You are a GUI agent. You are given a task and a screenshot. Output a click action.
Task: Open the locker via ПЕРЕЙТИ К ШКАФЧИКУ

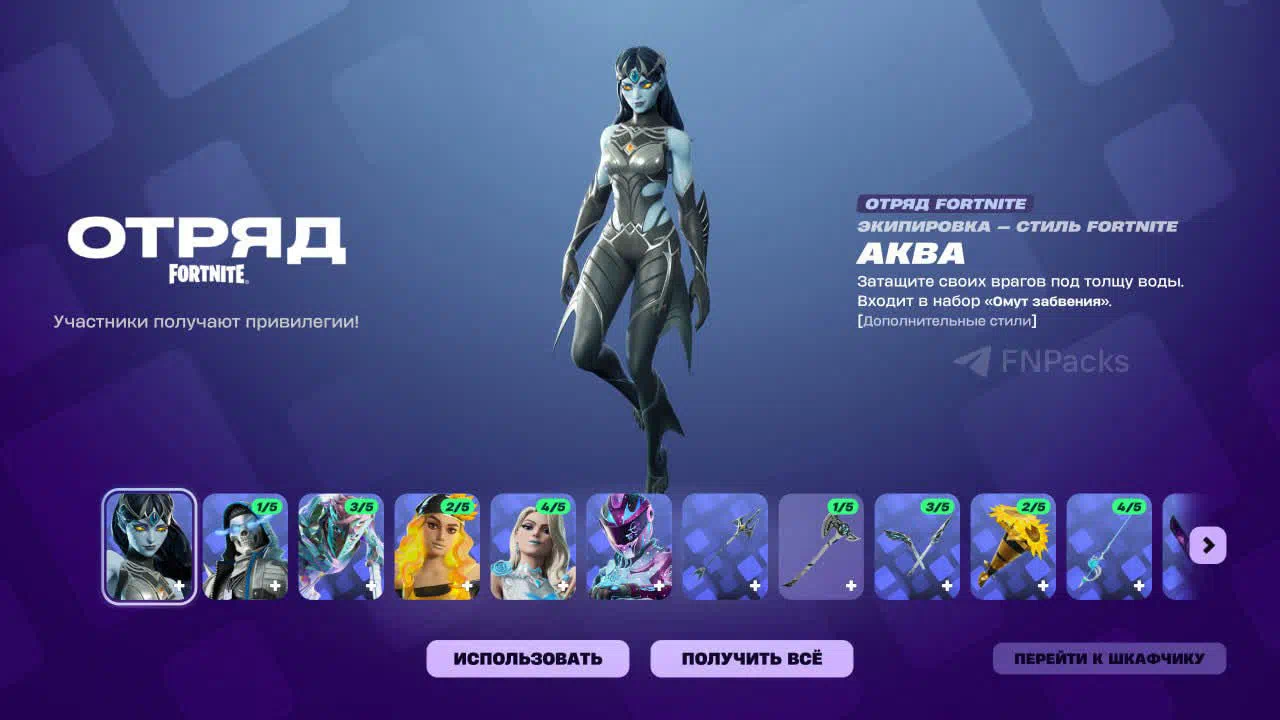tap(1108, 659)
